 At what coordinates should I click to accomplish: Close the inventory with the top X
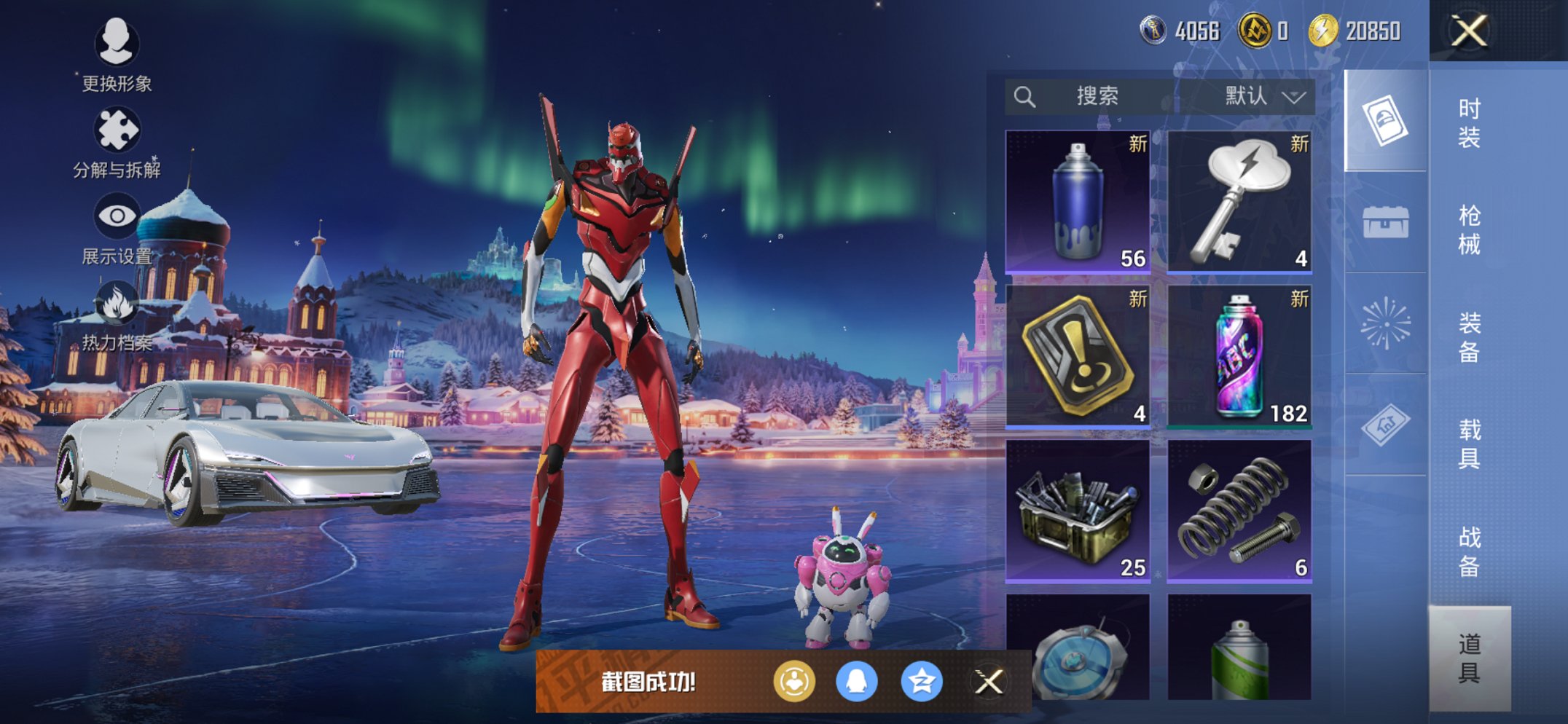click(x=1469, y=31)
